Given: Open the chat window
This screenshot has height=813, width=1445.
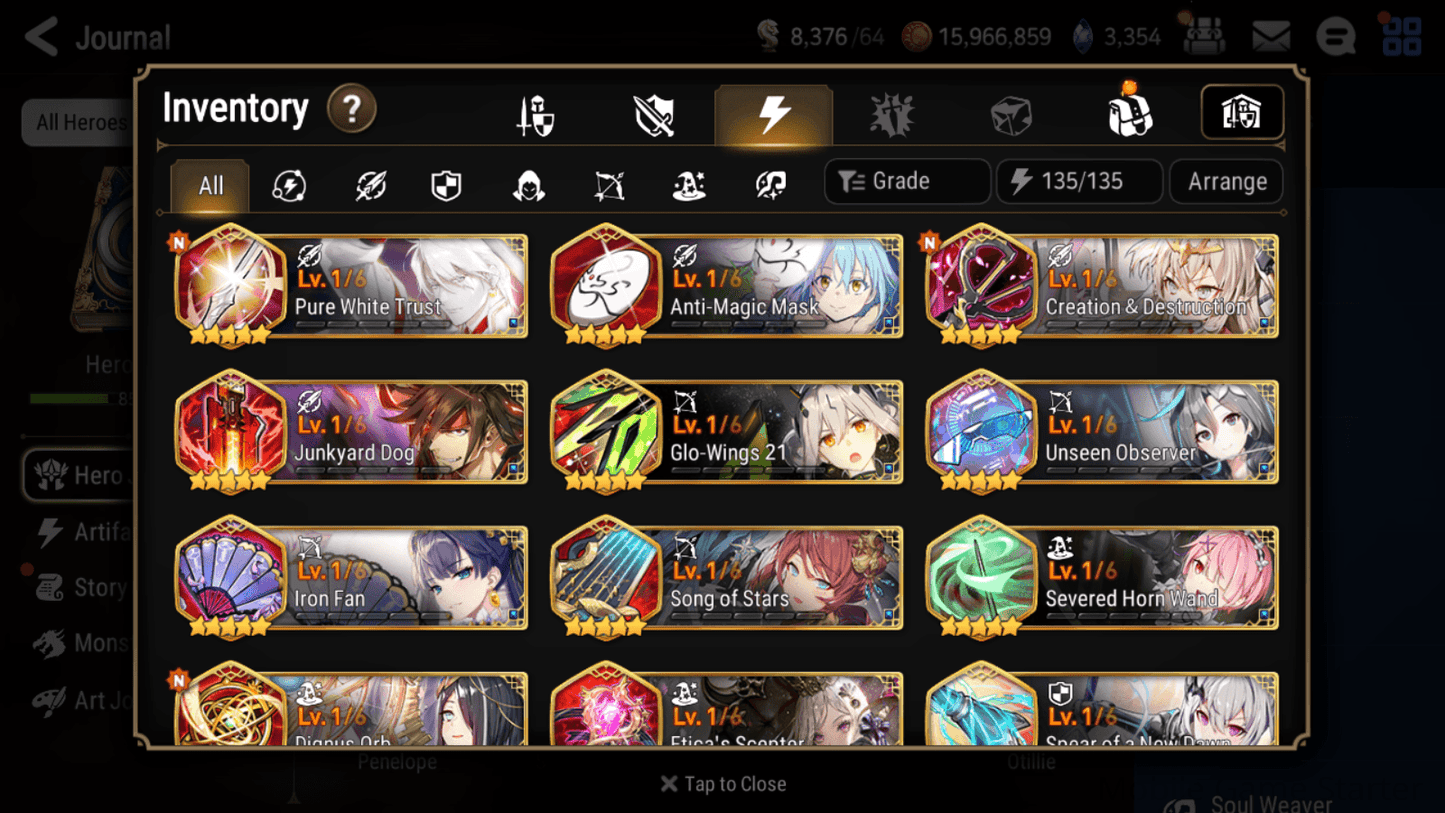Looking at the screenshot, I should [x=1335, y=36].
